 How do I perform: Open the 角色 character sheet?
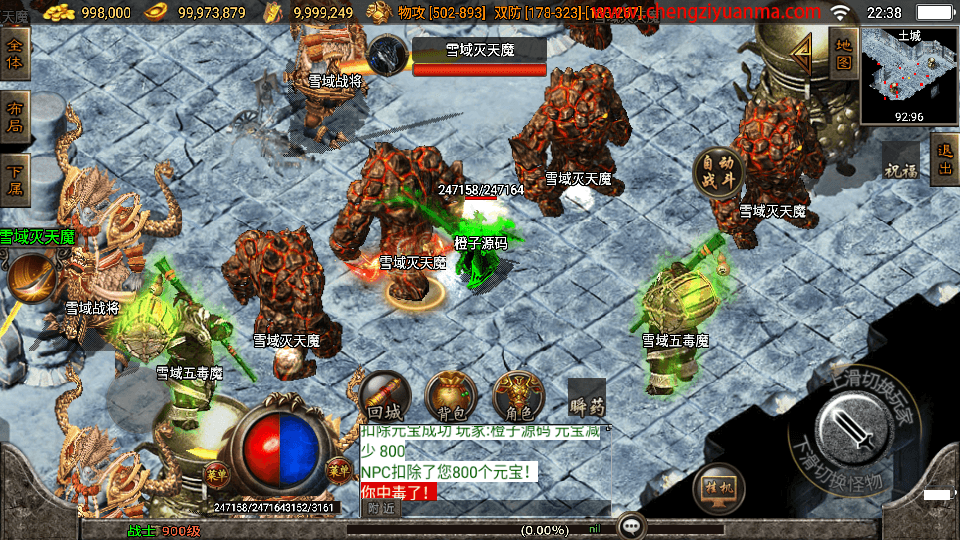(518, 397)
